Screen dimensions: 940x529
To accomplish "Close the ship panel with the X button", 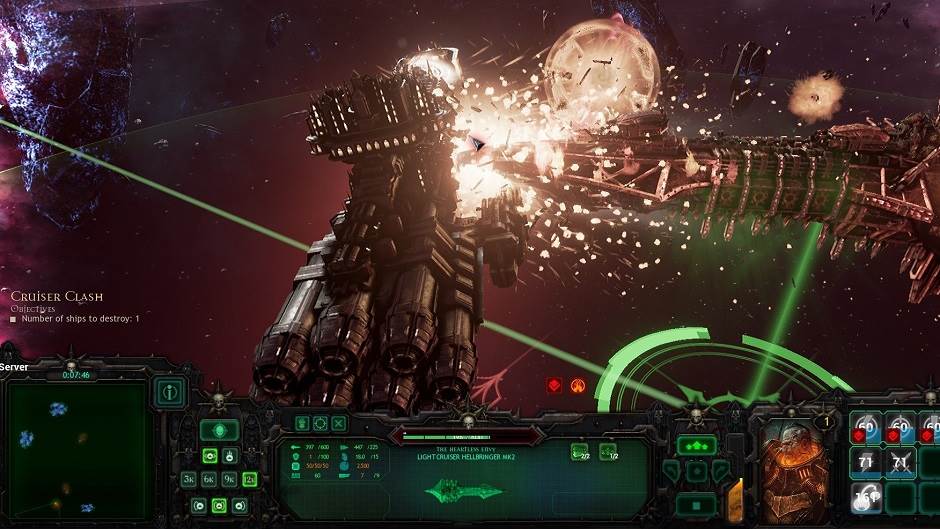I will [x=338, y=424].
